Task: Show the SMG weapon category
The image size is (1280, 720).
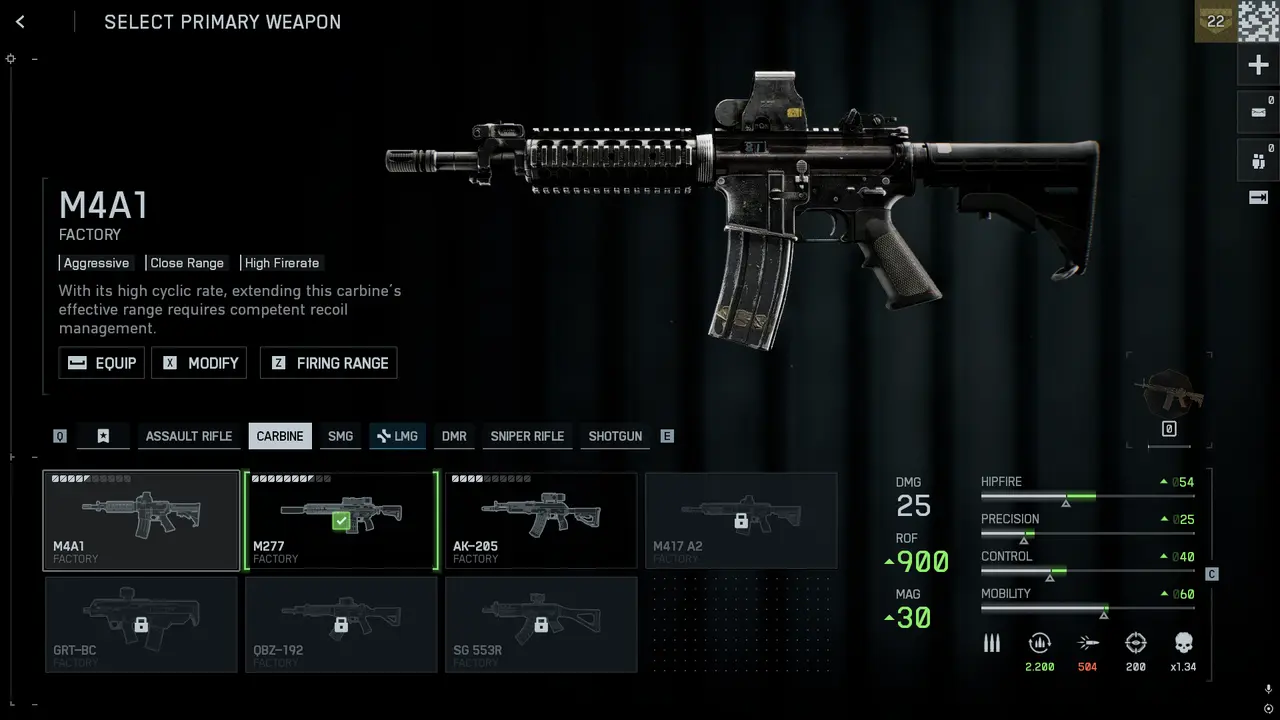Action: click(x=340, y=436)
